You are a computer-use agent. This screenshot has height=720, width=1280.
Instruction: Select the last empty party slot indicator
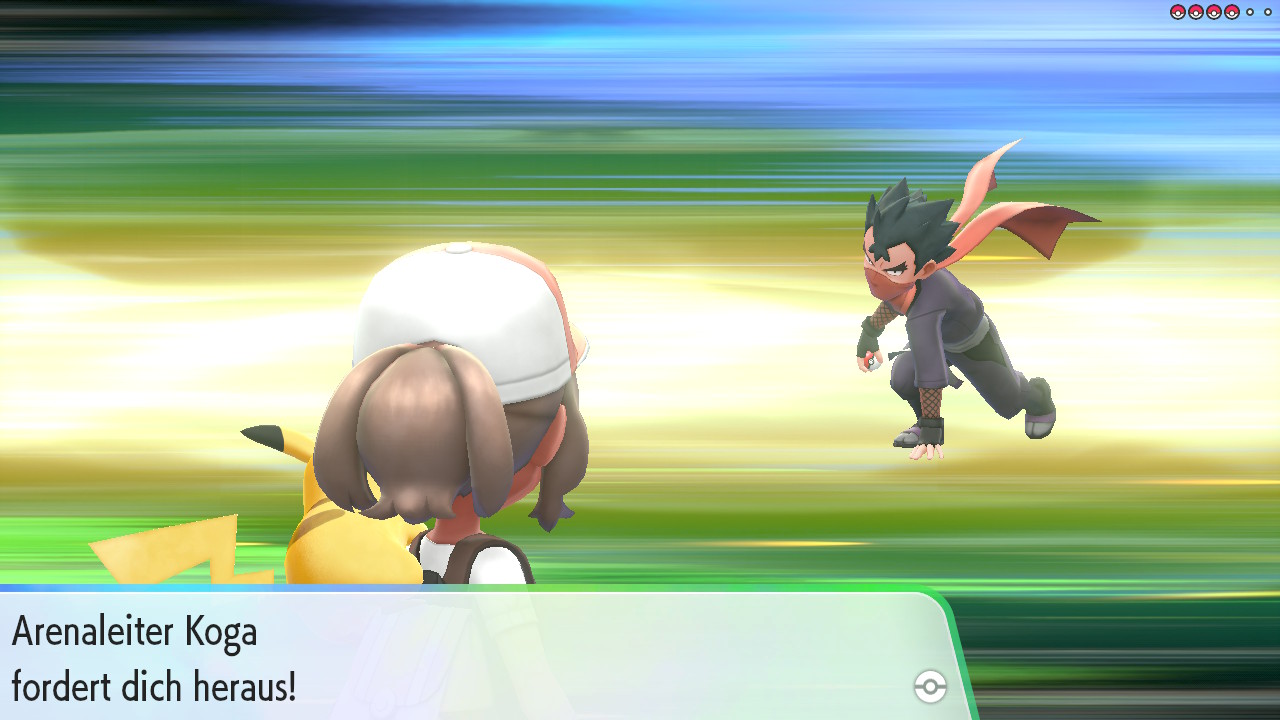pos(1267,12)
